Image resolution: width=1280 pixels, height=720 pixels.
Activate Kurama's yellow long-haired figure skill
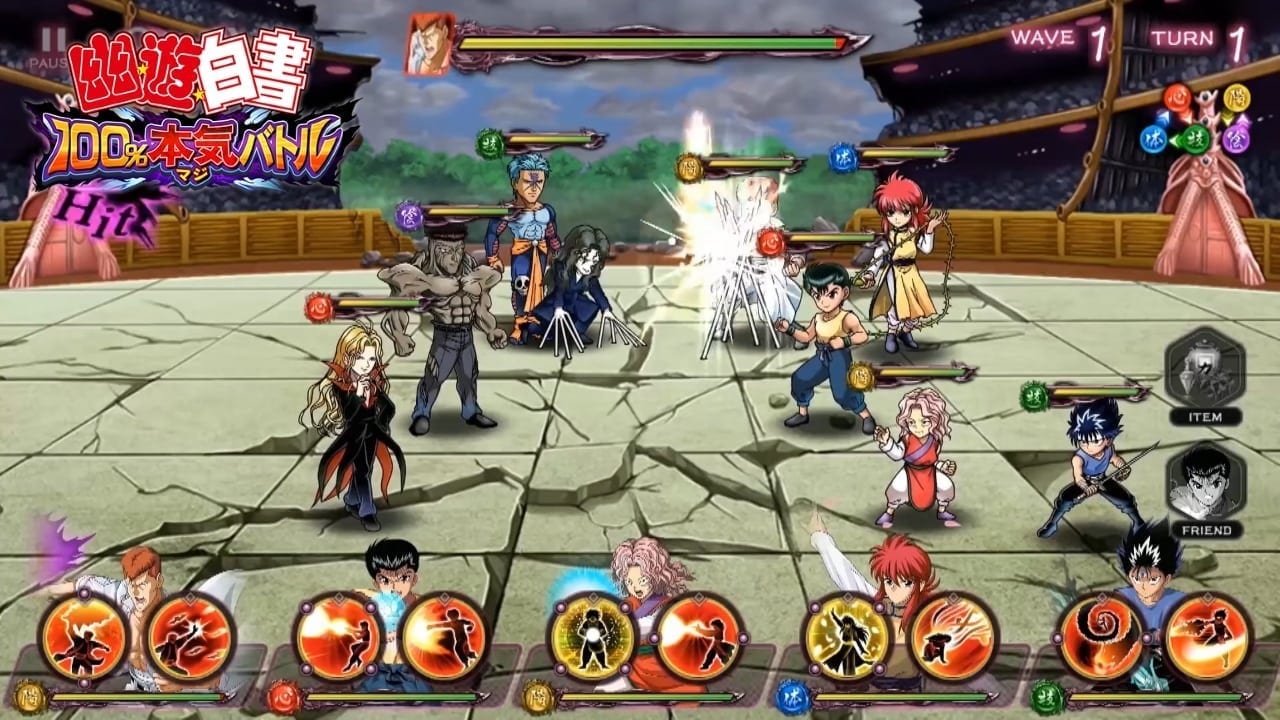[847, 637]
